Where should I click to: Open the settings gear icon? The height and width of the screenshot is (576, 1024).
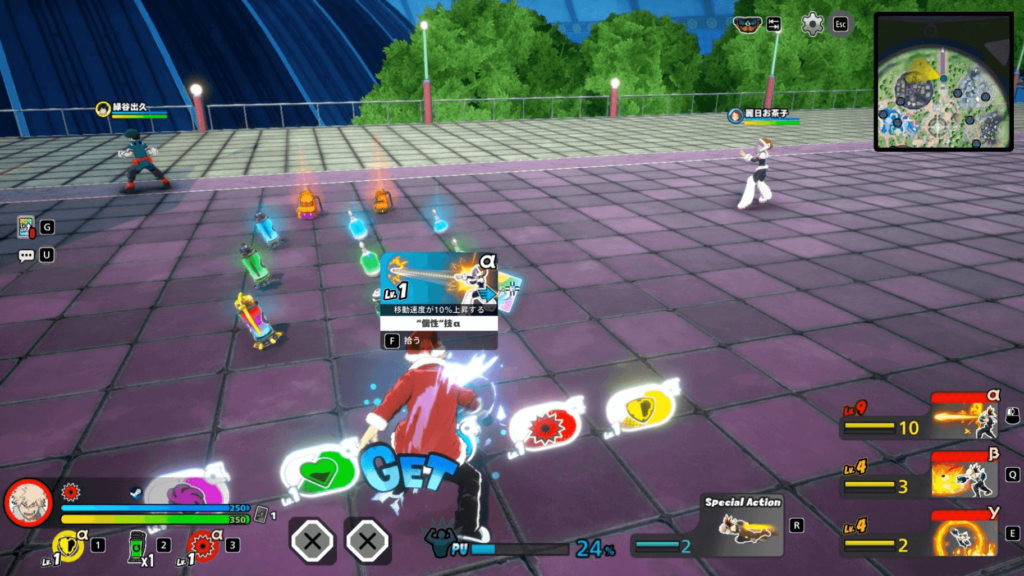coord(813,24)
